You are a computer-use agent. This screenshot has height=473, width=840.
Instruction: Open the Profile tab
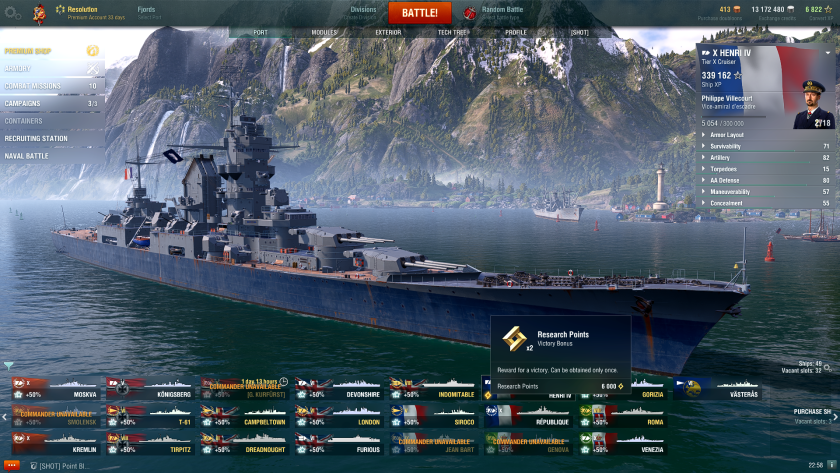tap(516, 32)
